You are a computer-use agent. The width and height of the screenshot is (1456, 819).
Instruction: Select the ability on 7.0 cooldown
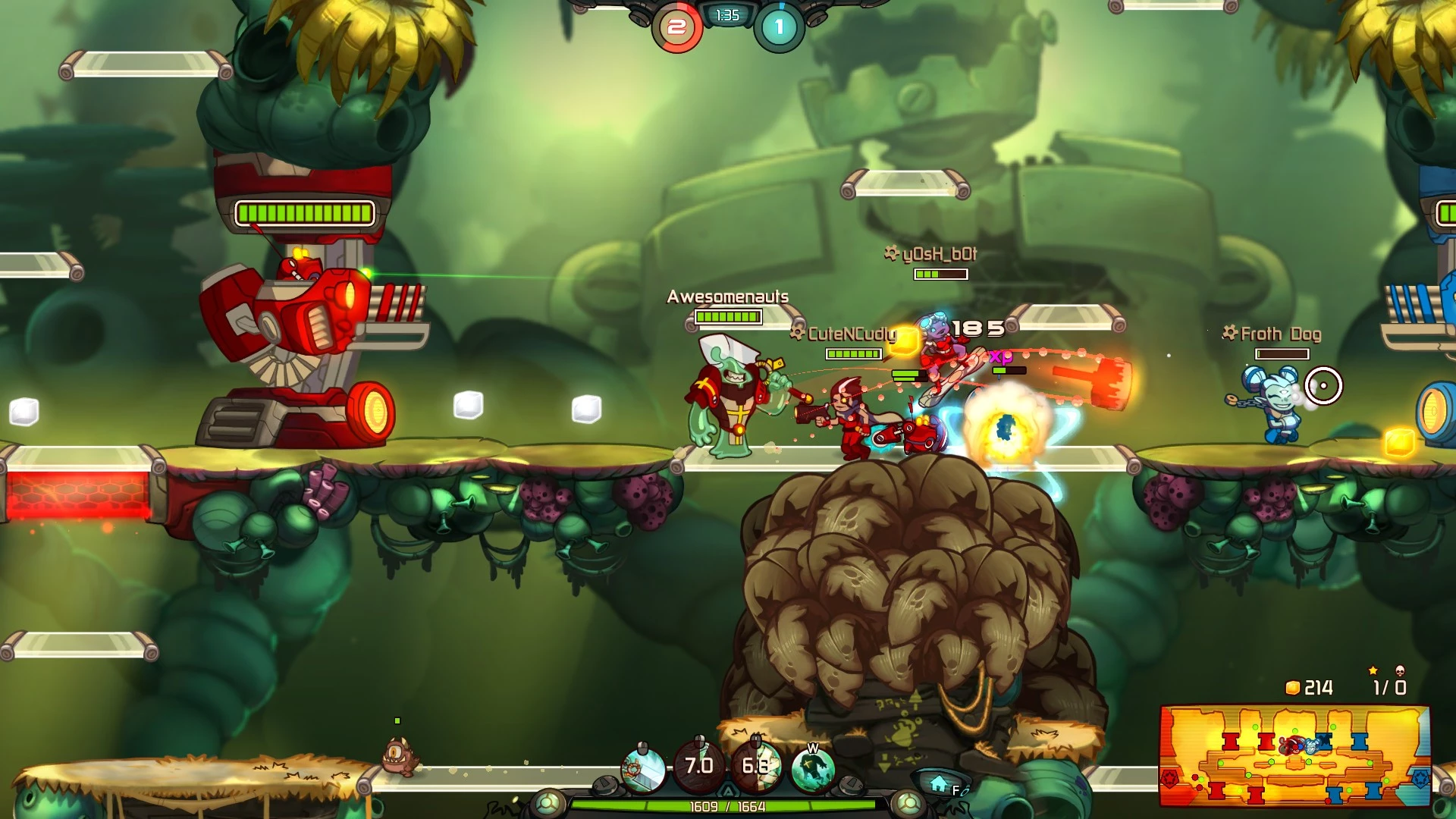(699, 765)
